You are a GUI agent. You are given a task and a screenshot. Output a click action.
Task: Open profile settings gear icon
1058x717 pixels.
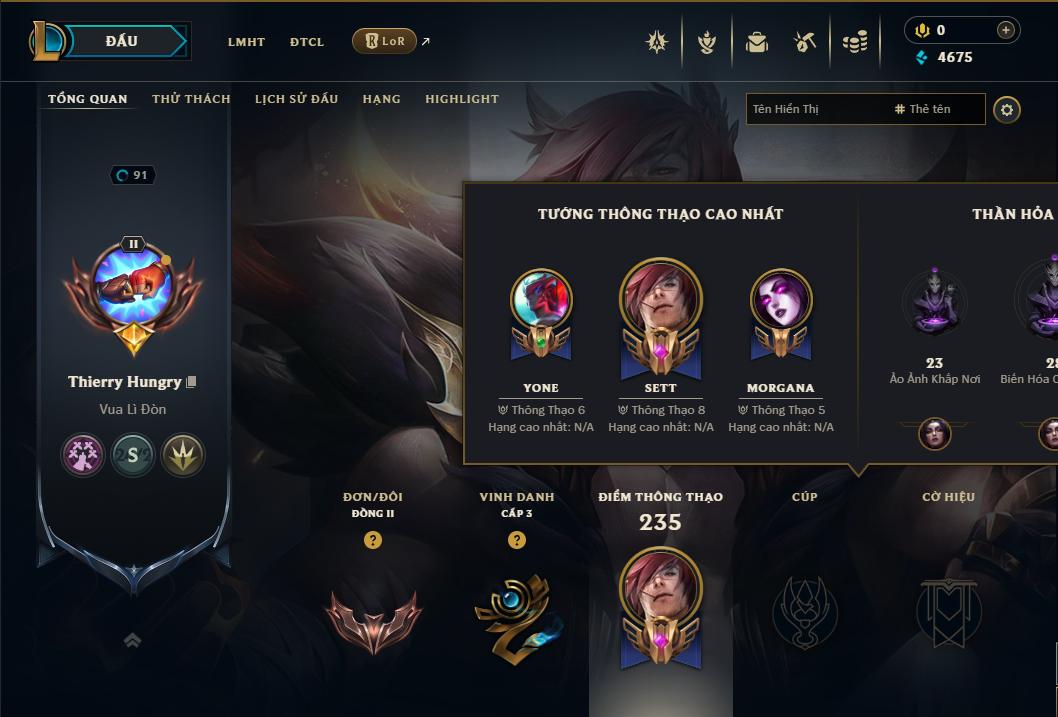1007,109
